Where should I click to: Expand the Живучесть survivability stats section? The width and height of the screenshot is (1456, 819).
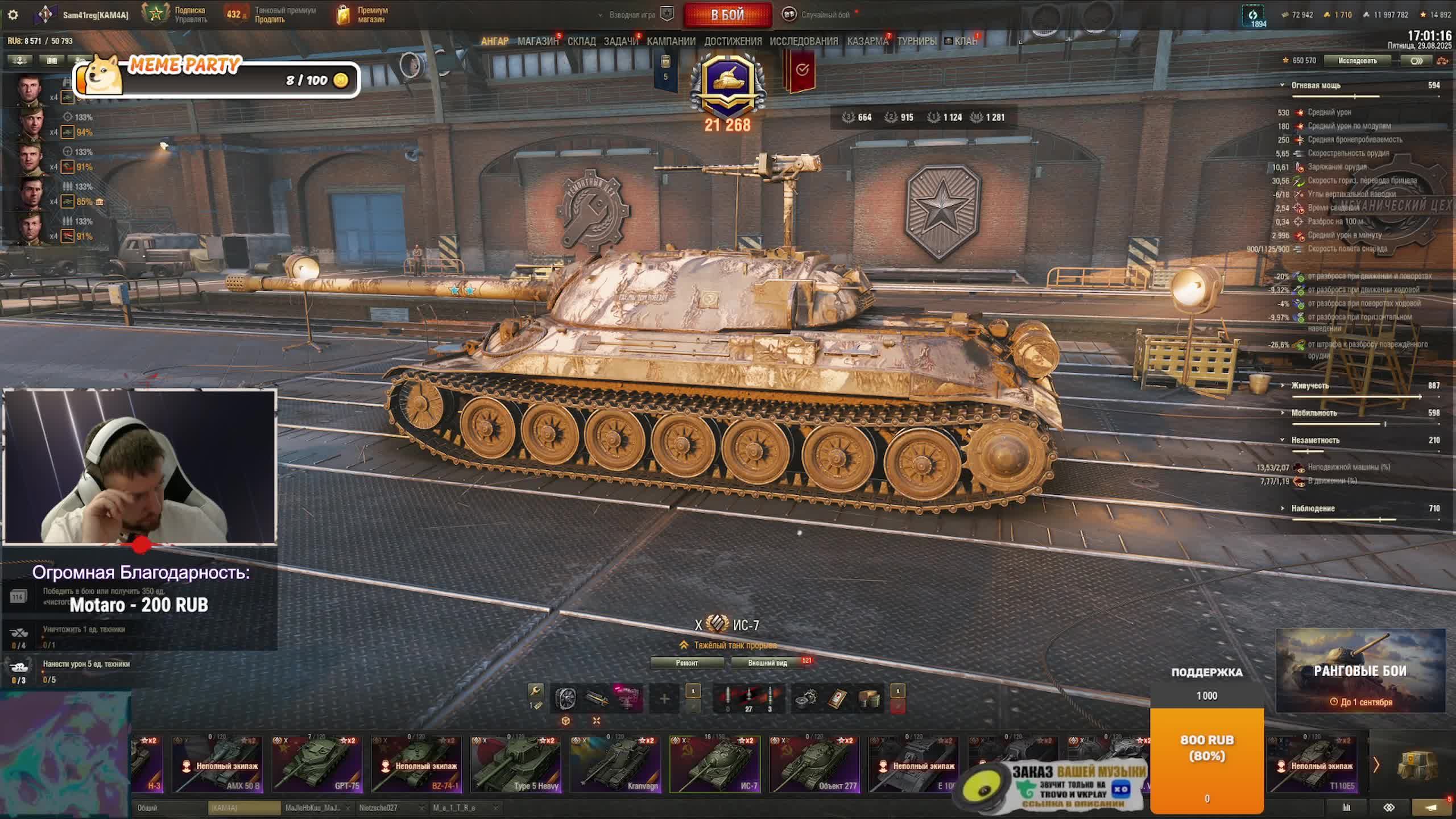(1310, 386)
